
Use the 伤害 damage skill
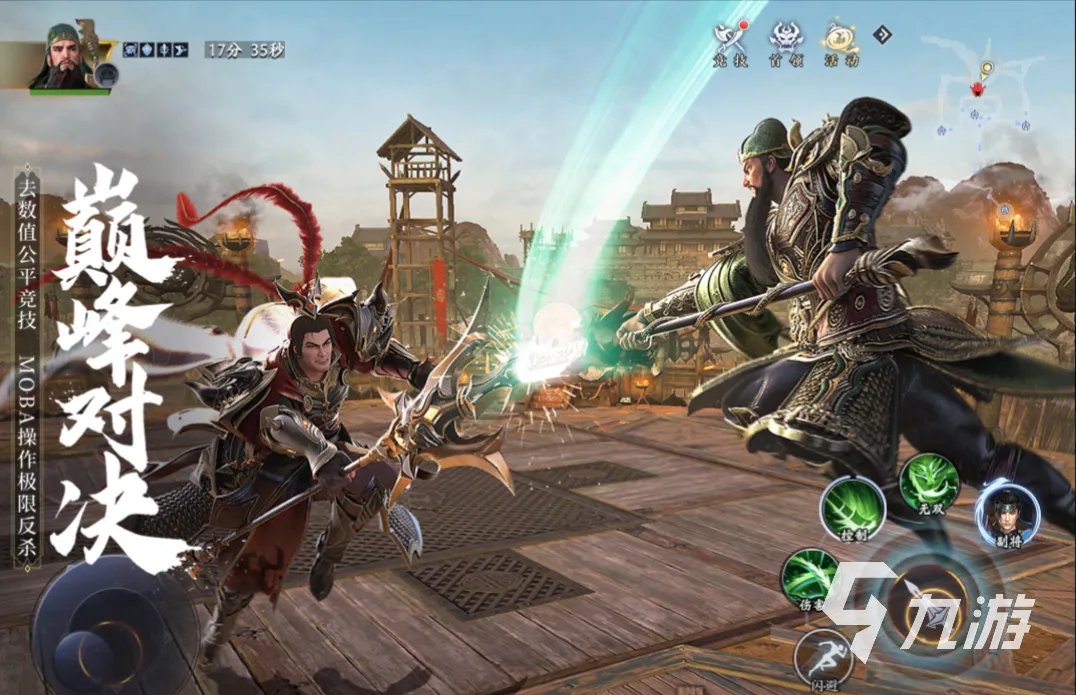[810, 578]
